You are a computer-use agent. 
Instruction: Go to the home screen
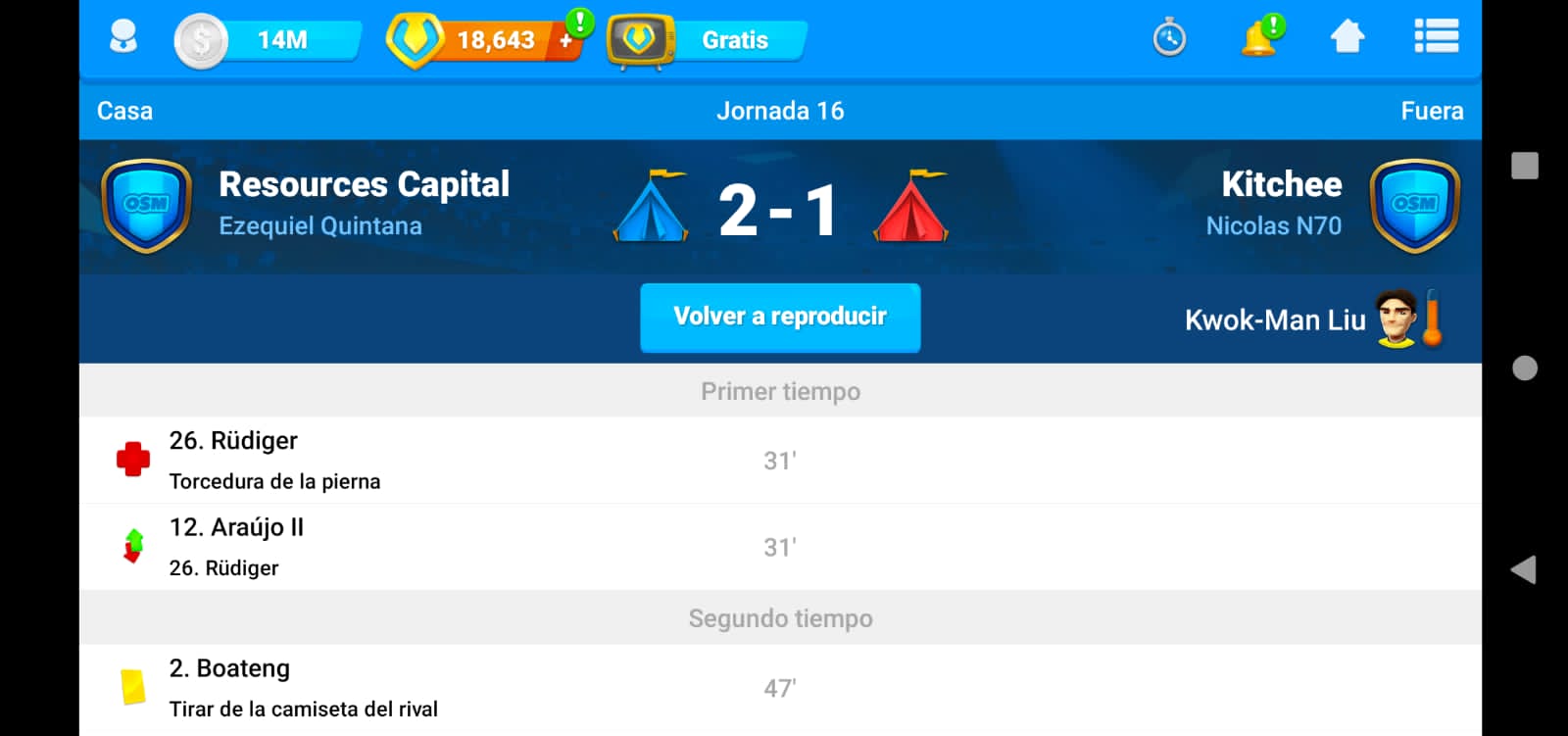click(x=1347, y=38)
